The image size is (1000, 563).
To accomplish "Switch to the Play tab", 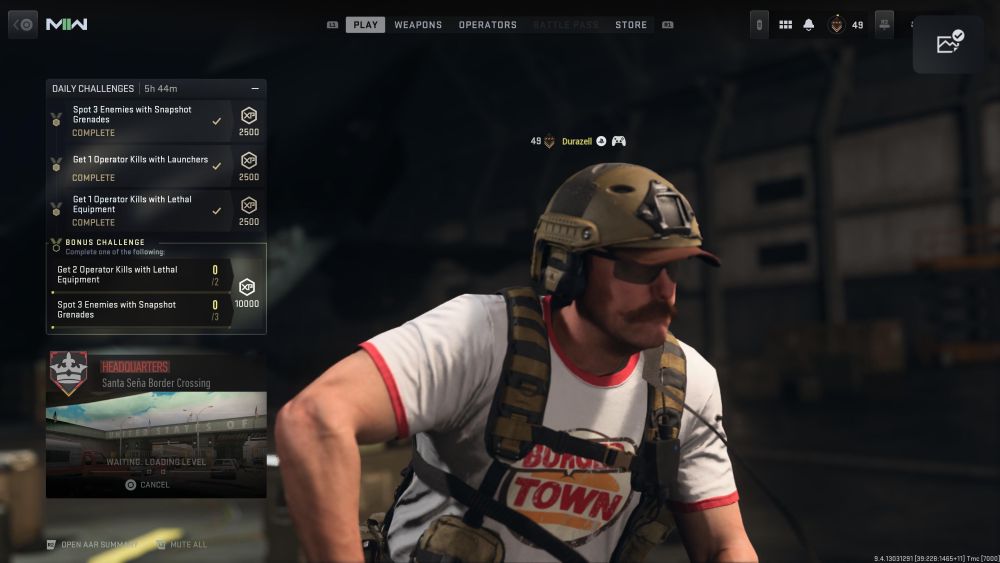I will tap(365, 25).
